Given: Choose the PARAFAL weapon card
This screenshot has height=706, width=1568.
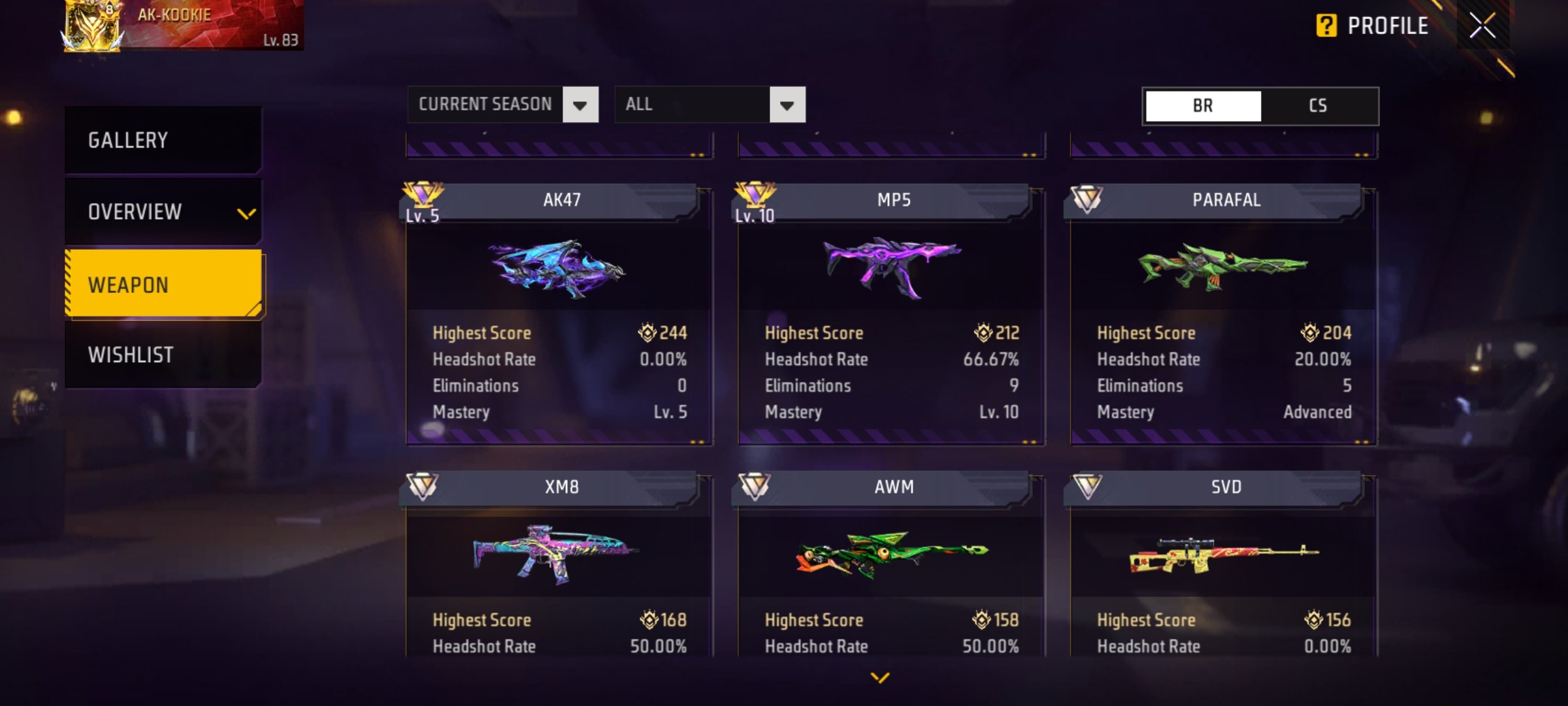Looking at the screenshot, I should [x=1223, y=314].
